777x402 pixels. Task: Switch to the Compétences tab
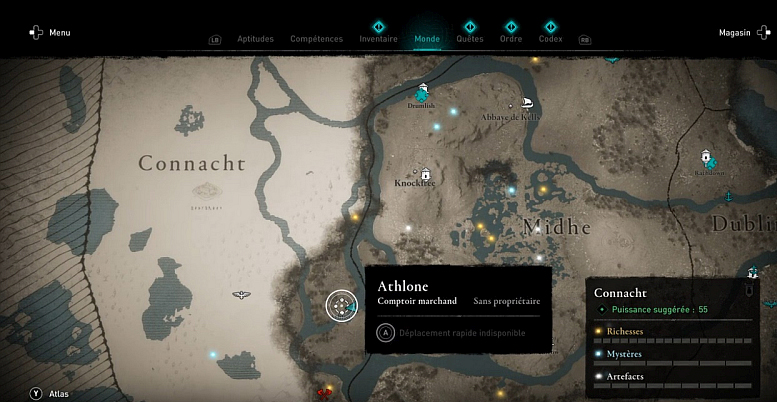(316, 39)
